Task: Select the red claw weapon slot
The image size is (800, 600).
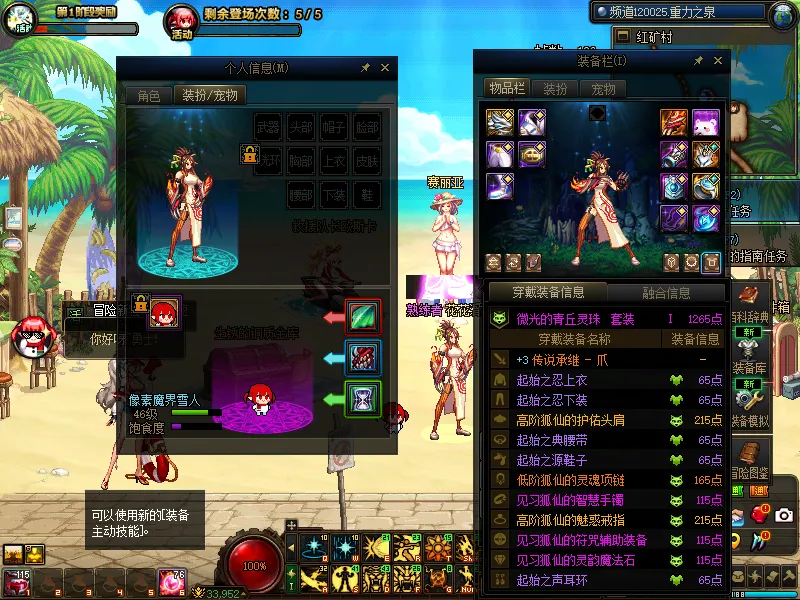Action: [x=672, y=123]
